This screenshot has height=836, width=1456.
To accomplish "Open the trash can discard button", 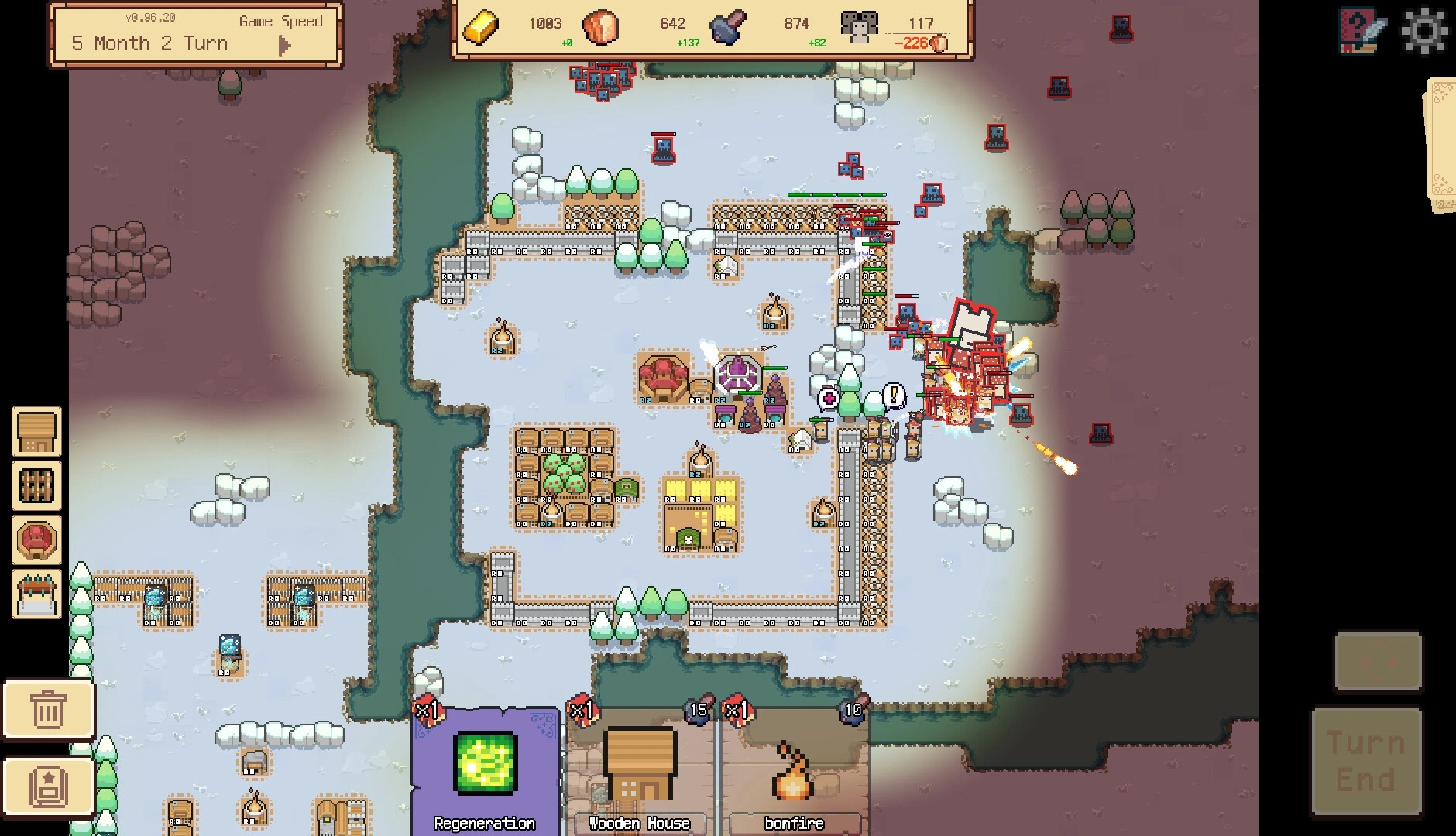I will click(49, 709).
